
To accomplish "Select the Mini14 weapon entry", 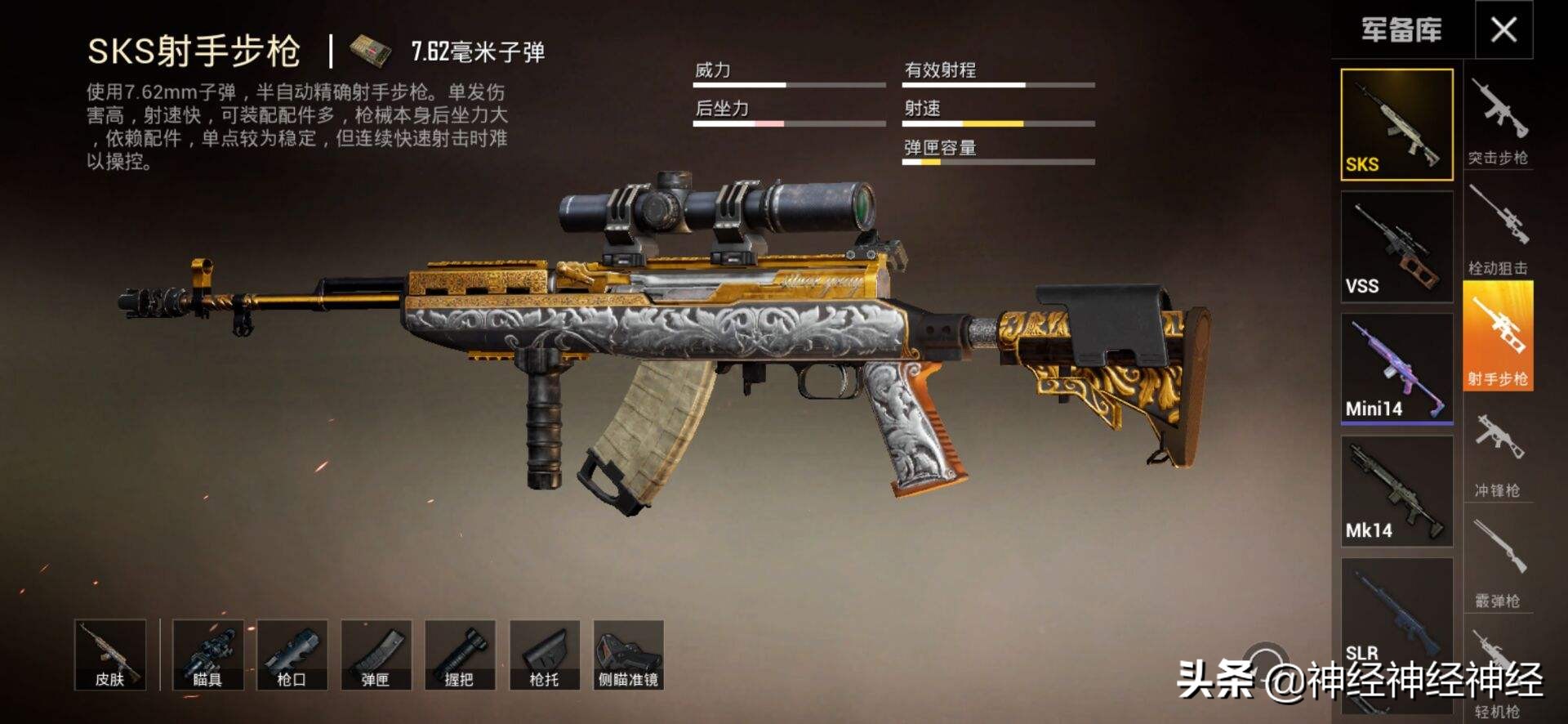I will [x=1396, y=369].
